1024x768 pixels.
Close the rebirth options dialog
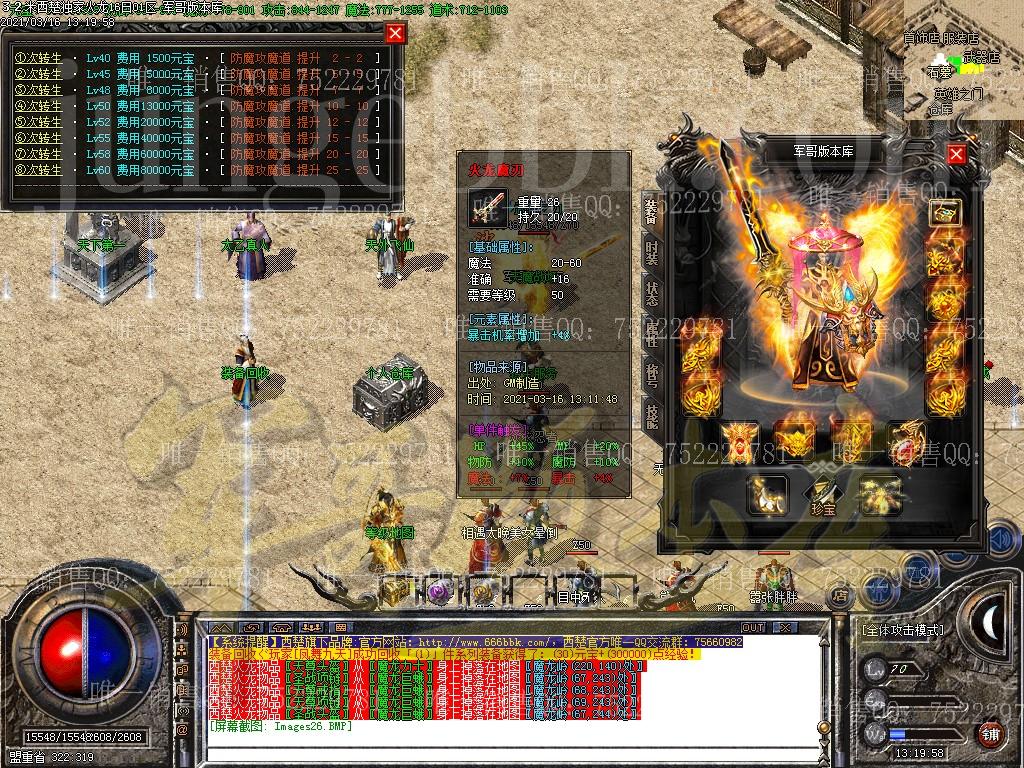pos(396,33)
